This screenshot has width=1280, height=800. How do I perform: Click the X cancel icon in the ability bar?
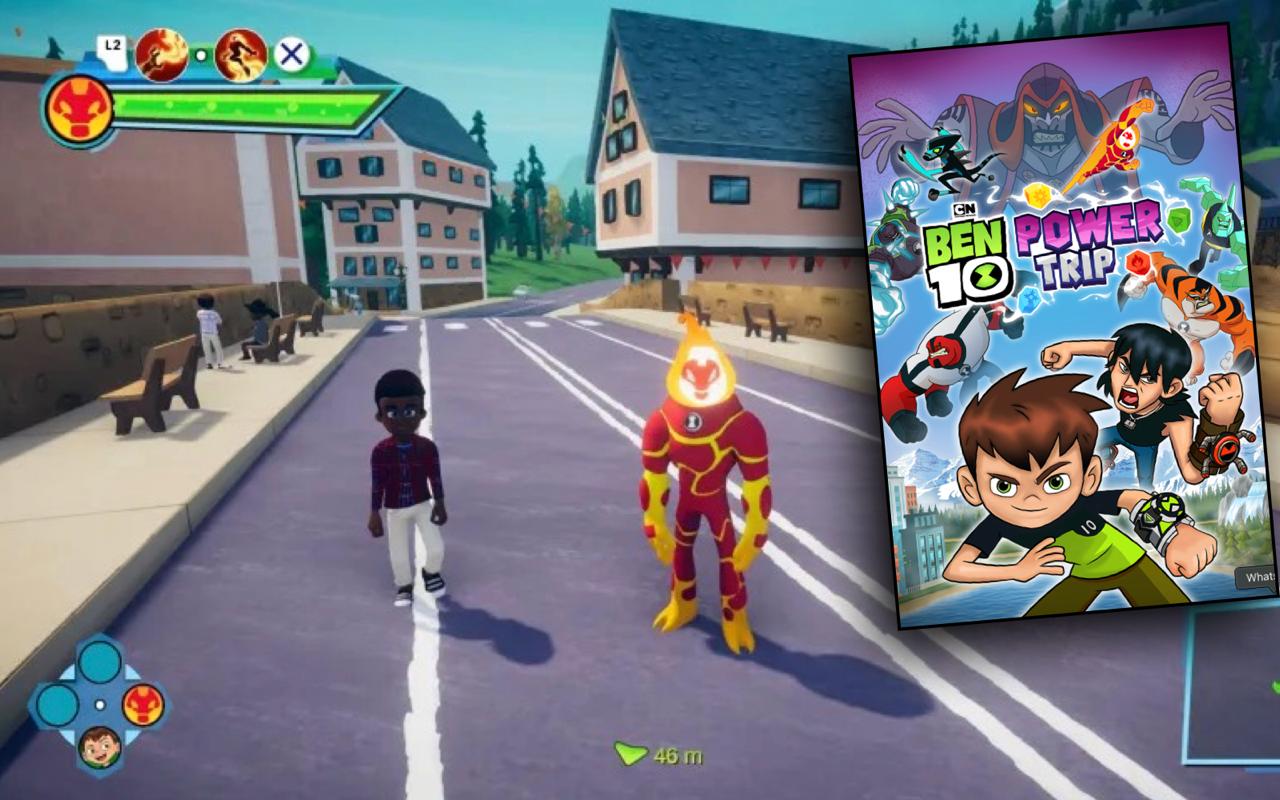[290, 52]
